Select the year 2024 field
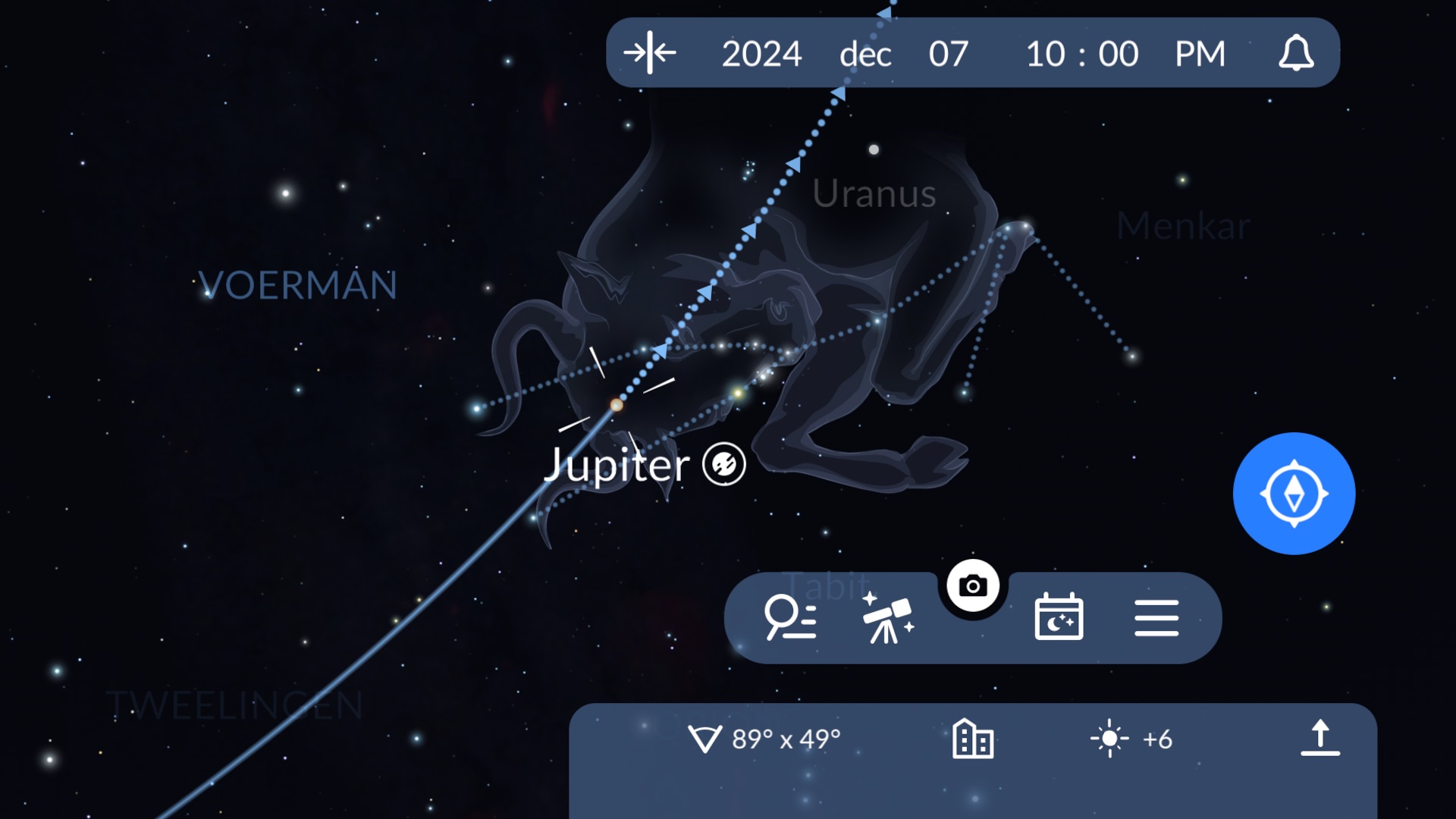Viewport: 1456px width, 819px height. click(761, 54)
